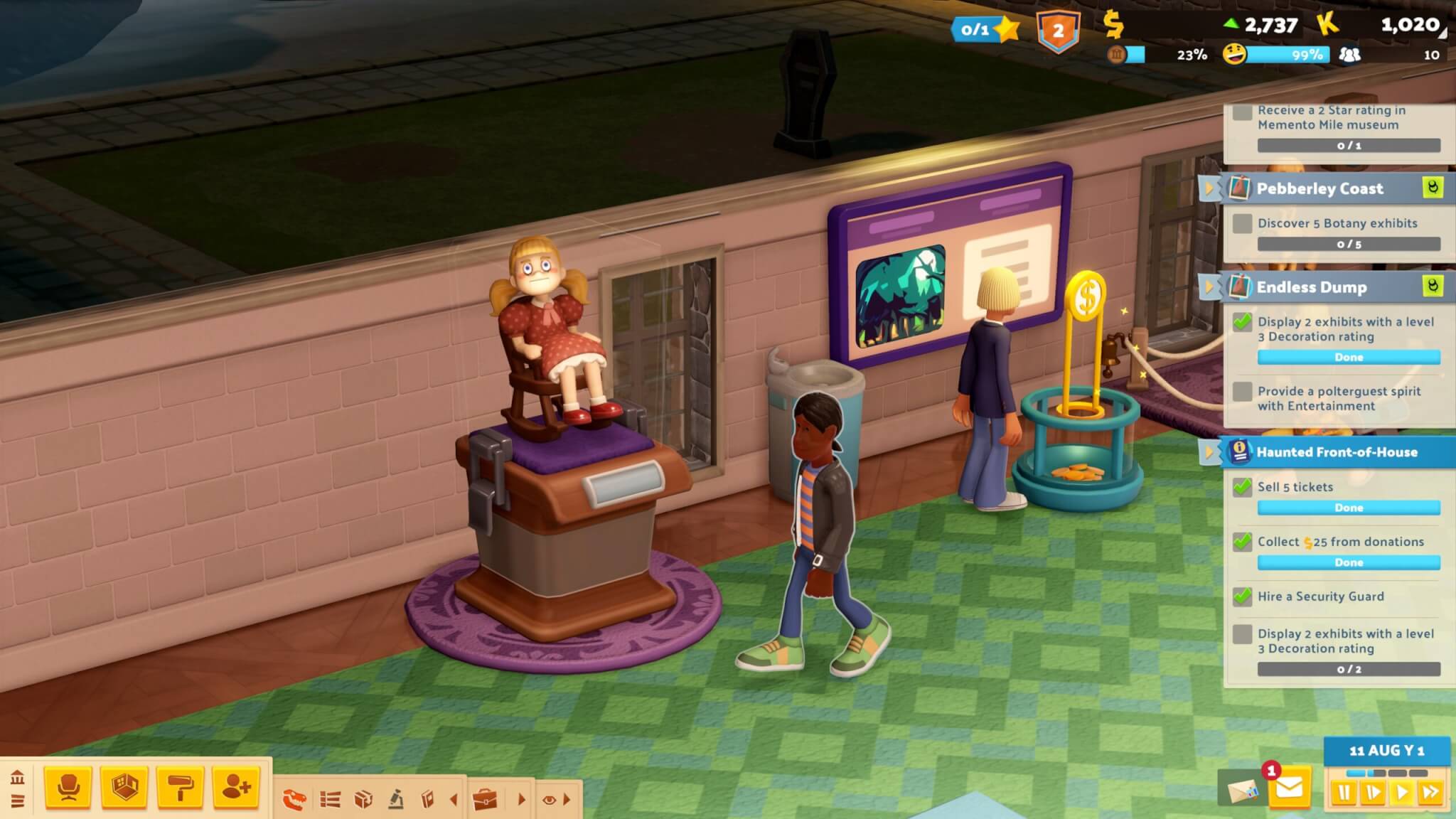Click the orange level 2 shield badge

click(x=1058, y=31)
